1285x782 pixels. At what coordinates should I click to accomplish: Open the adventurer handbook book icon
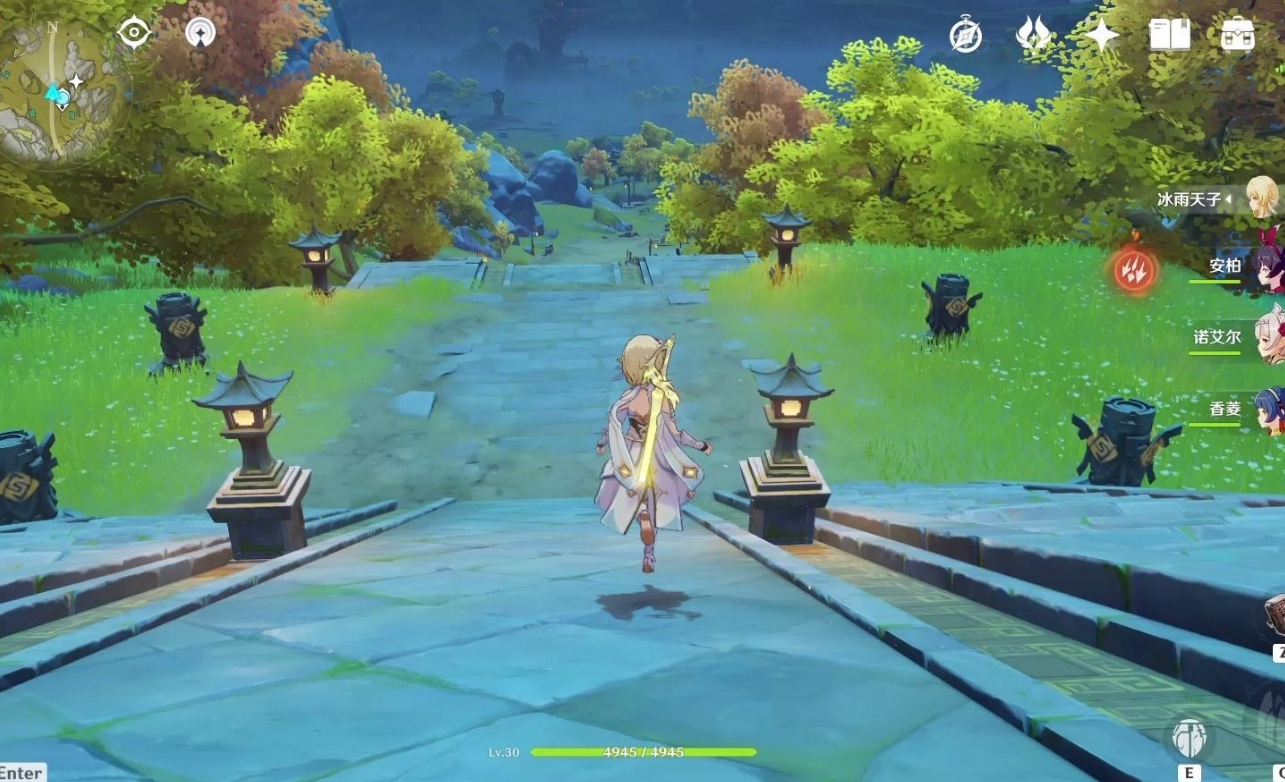coord(1169,35)
